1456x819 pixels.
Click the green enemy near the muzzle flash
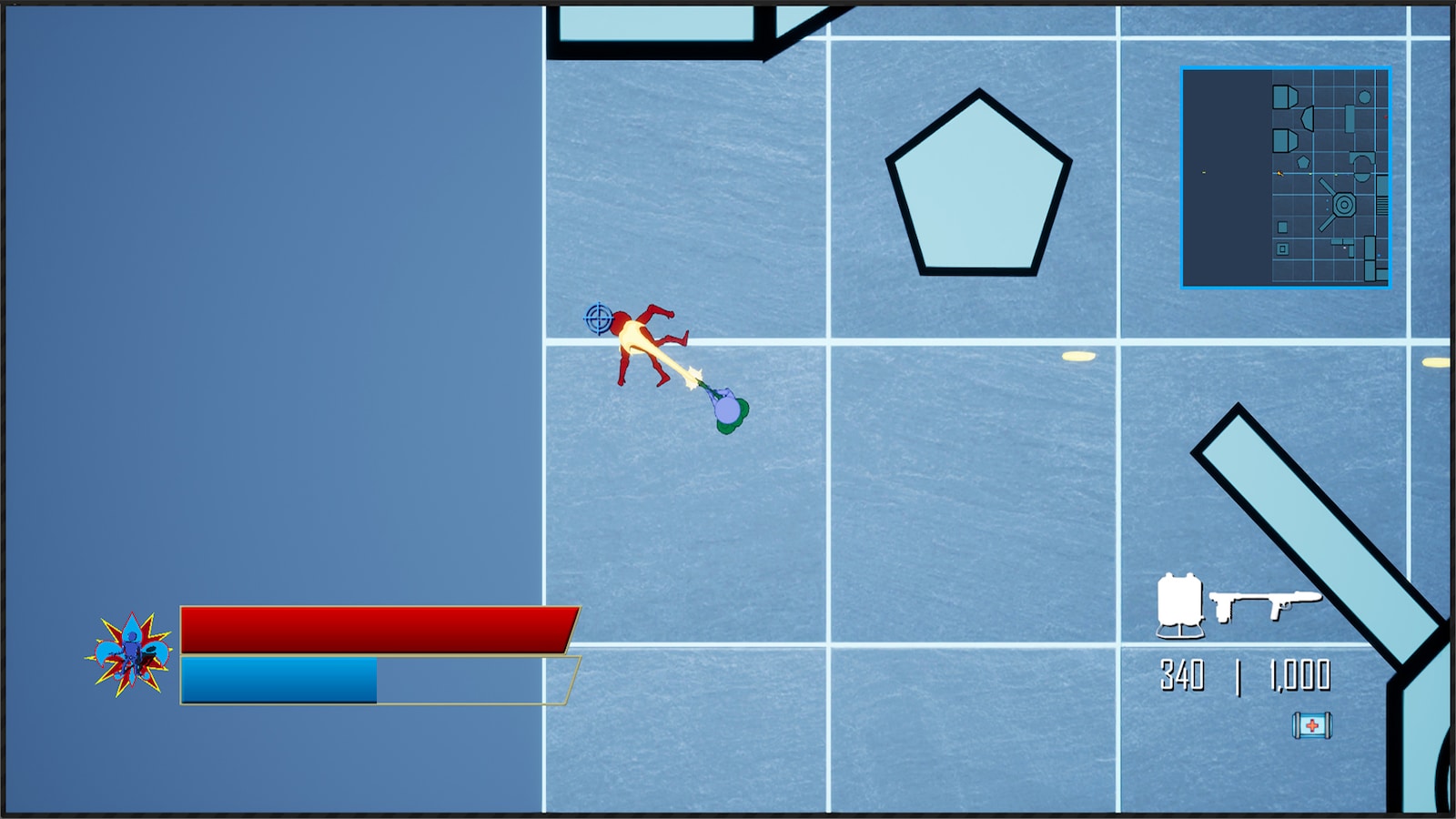pyautogui.click(x=728, y=411)
